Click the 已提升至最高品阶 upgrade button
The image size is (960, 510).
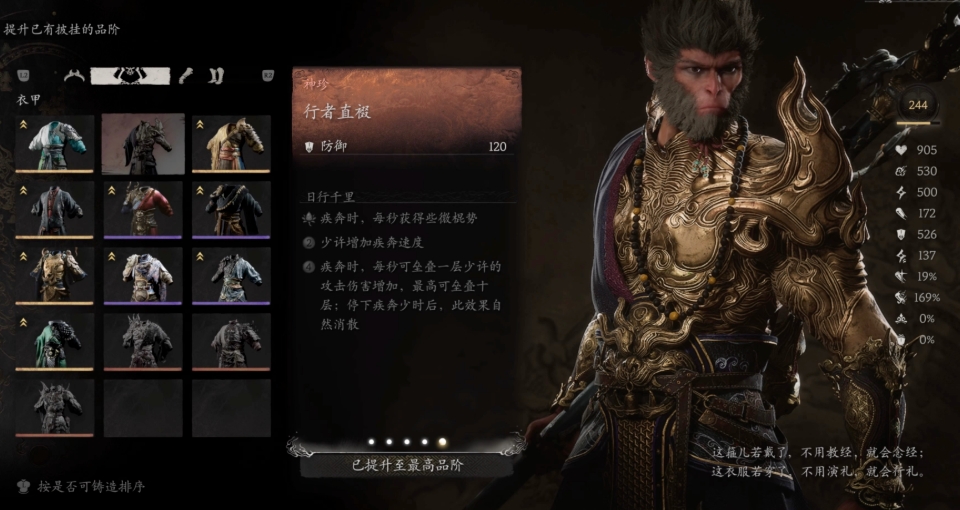(x=407, y=464)
